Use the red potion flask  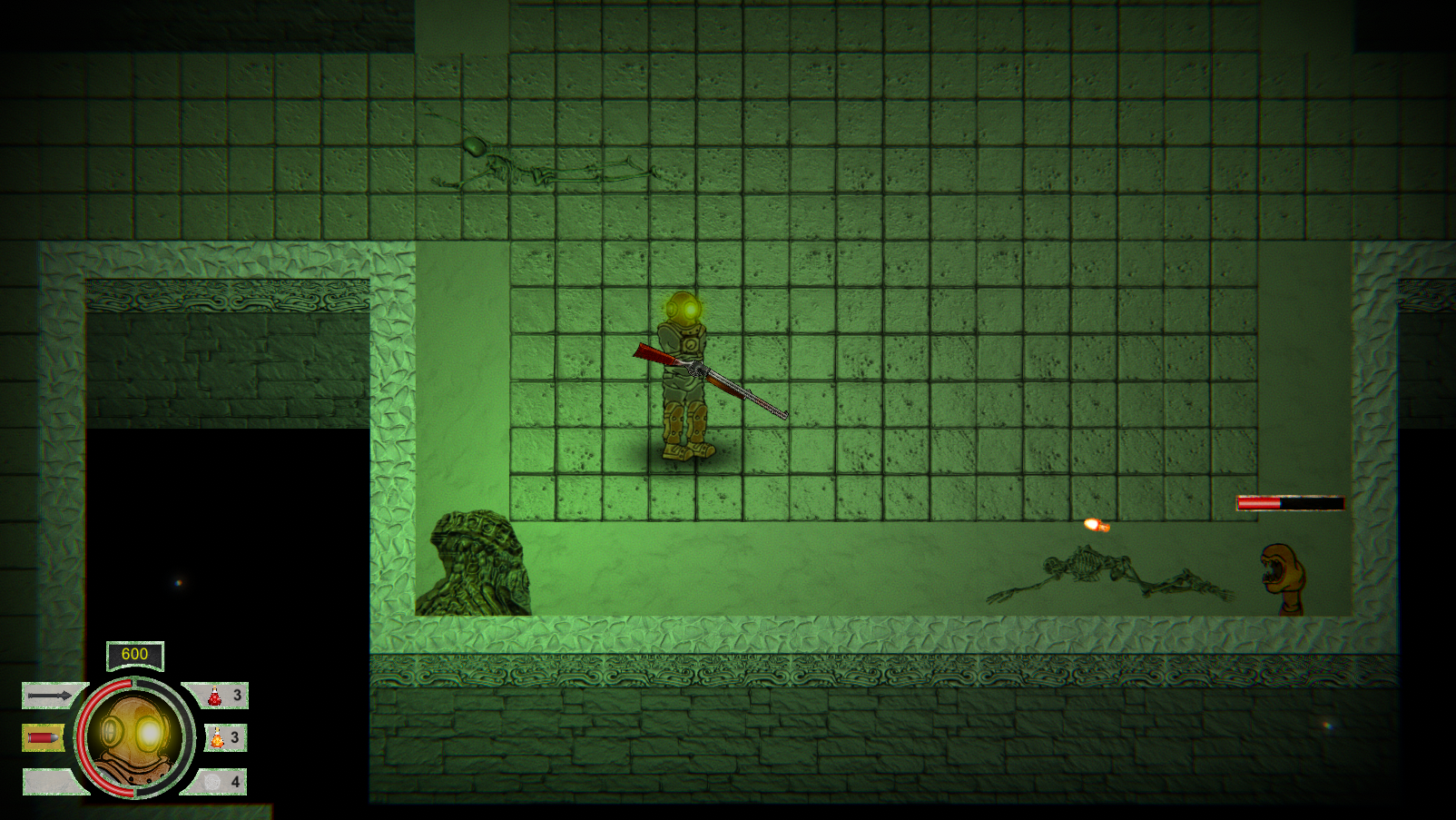216,697
